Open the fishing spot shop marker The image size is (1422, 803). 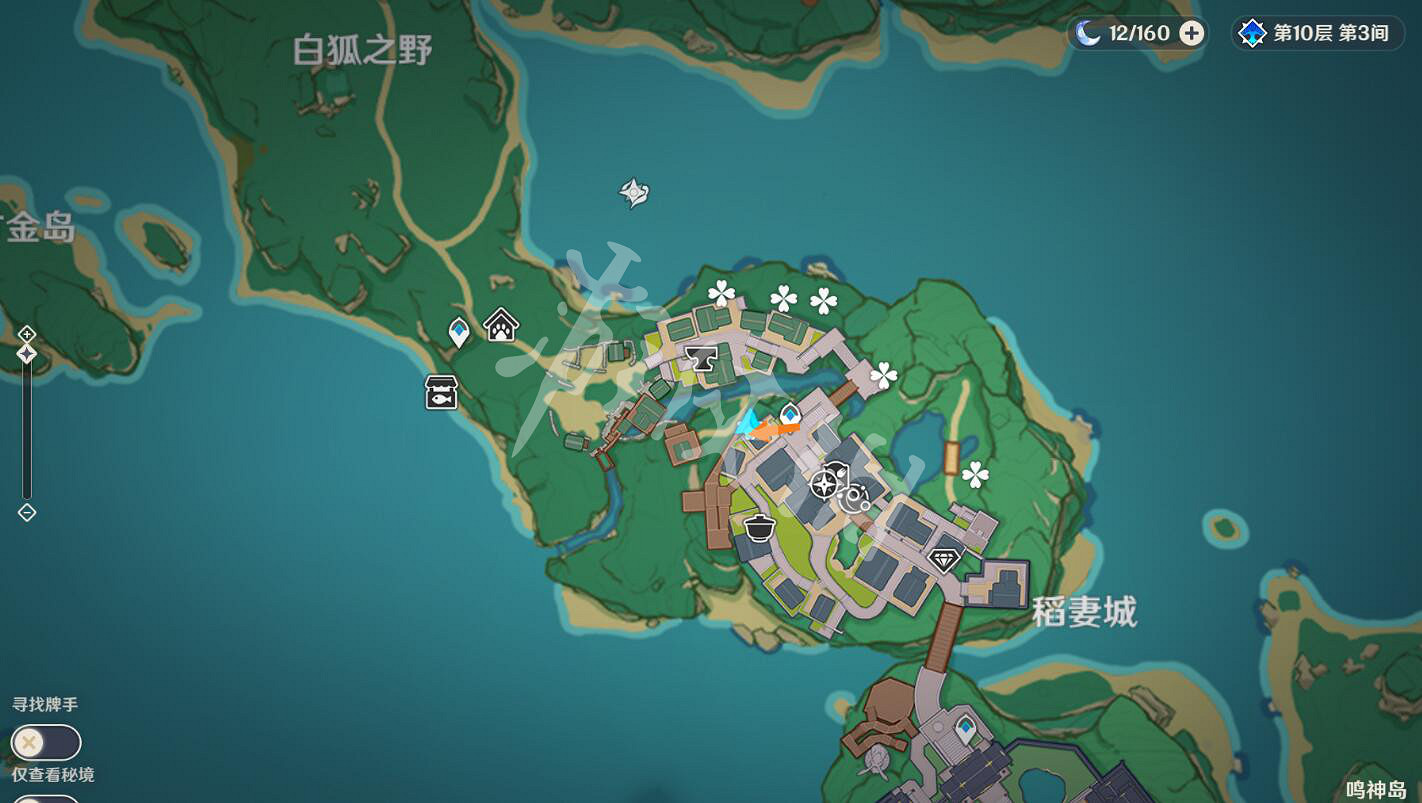pyautogui.click(x=440, y=392)
